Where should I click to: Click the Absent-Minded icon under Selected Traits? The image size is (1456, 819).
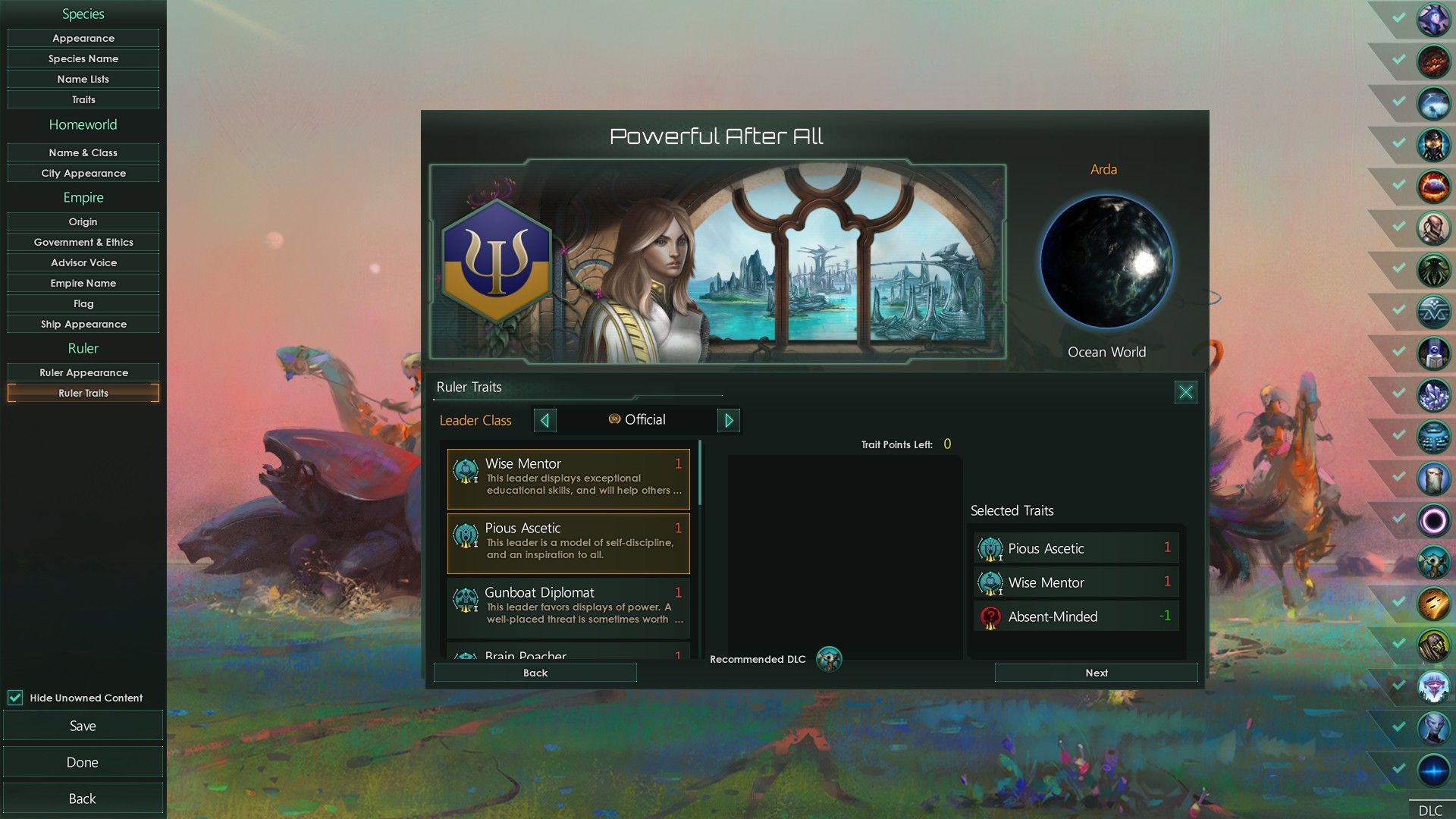click(988, 617)
